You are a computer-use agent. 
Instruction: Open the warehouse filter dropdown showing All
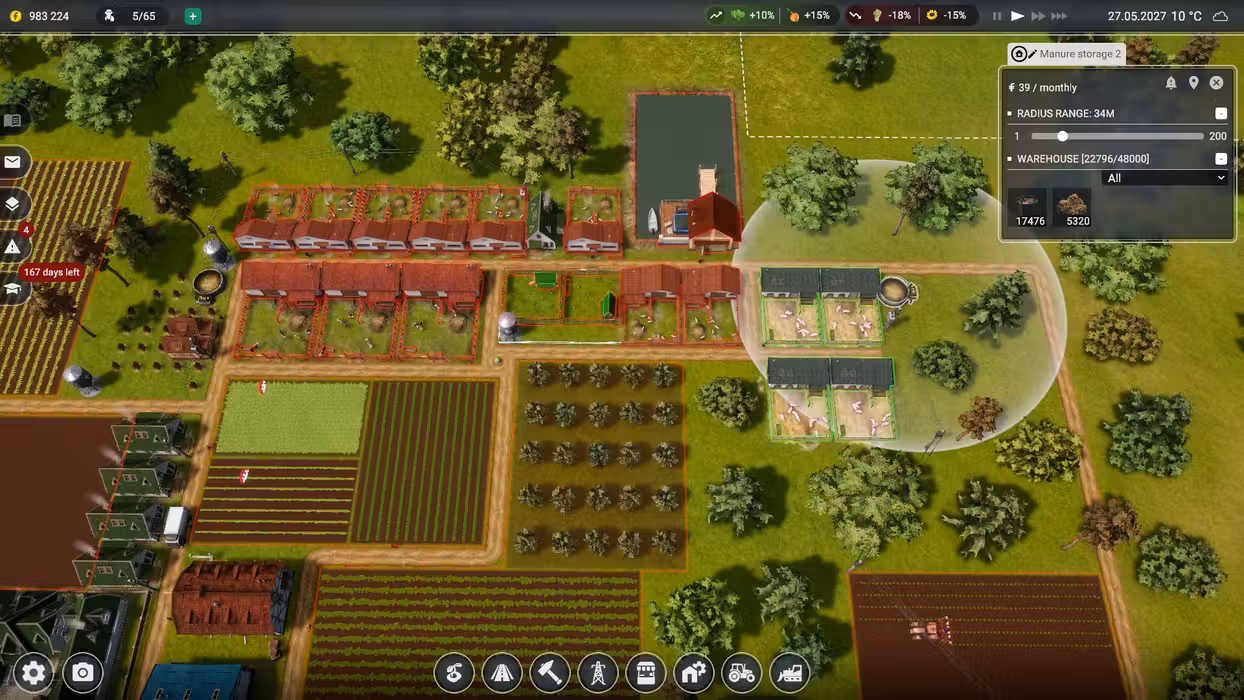click(1164, 178)
